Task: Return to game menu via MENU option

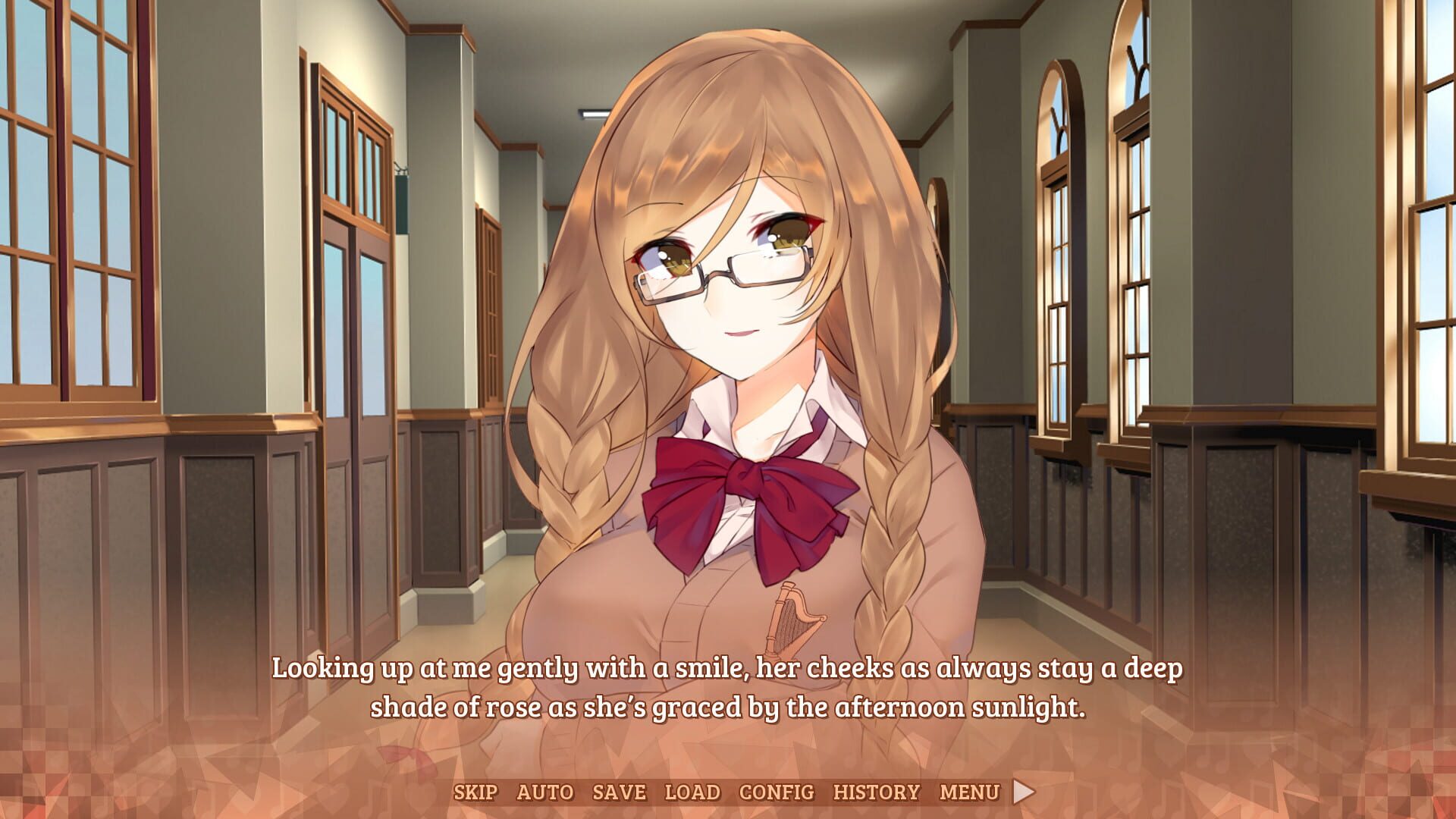Action: click(968, 792)
